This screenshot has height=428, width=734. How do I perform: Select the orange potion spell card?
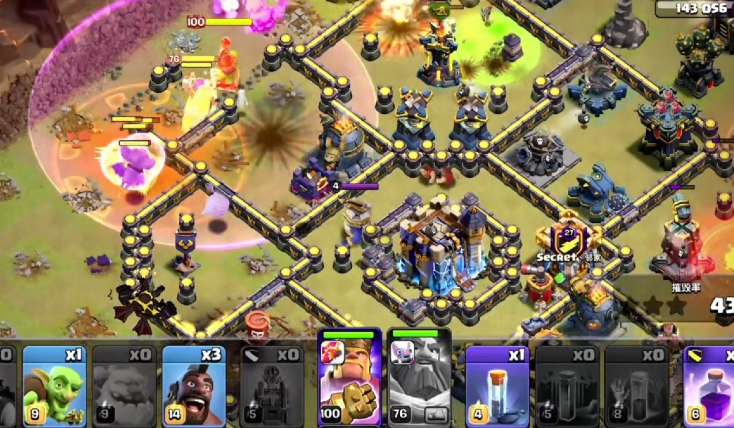[497, 385]
